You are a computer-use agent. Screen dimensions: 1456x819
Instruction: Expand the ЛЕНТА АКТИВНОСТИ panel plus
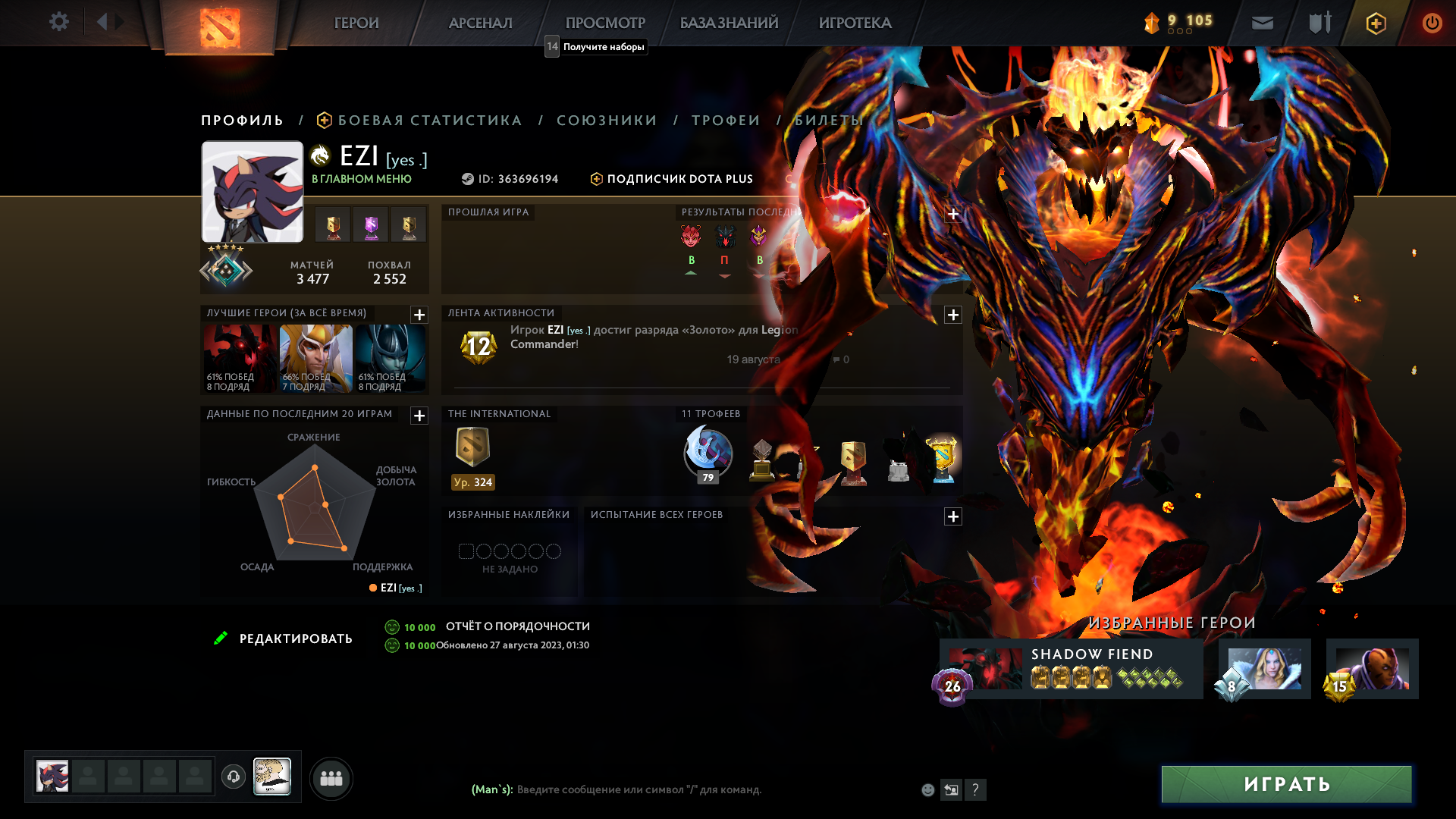point(954,313)
